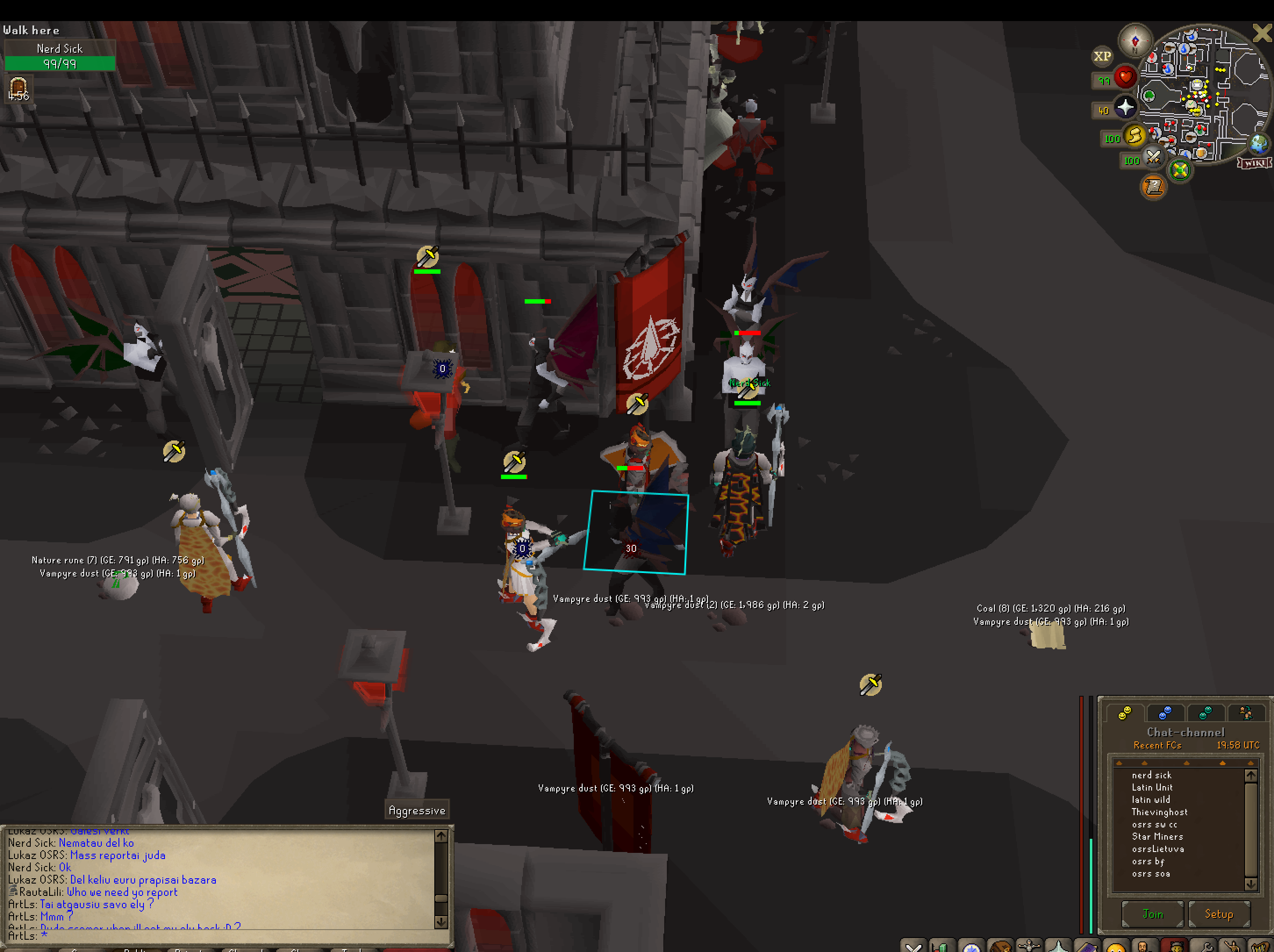This screenshot has width=1274, height=952.
Task: Click the orange question-mark scroll orb
Action: click(x=1154, y=186)
